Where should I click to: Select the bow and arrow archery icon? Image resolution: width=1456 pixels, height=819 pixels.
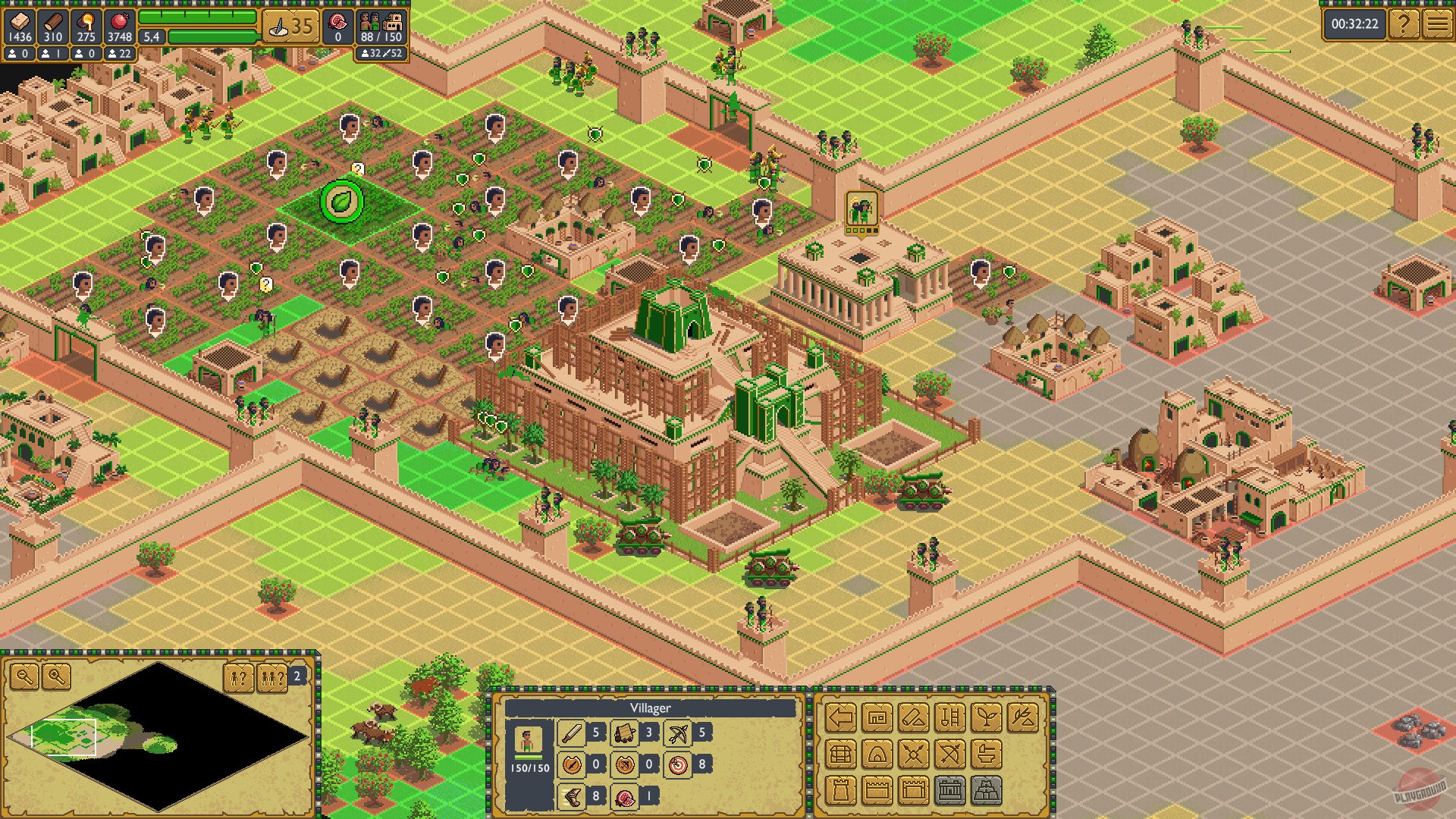coord(949,755)
